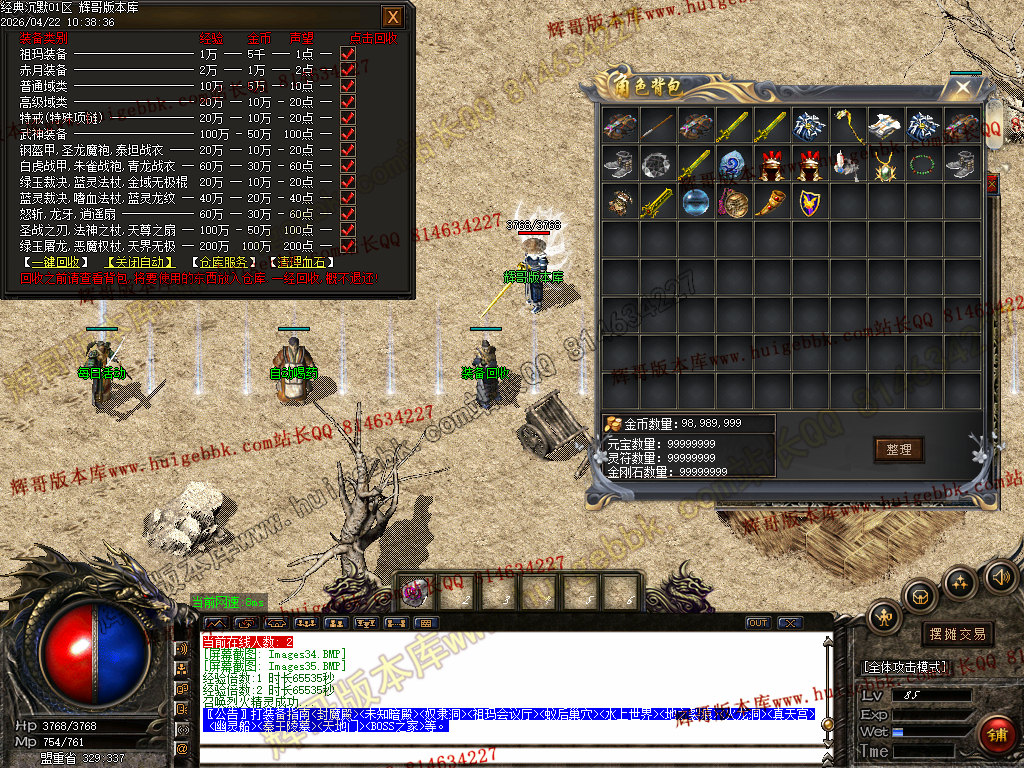Close the 角色背包 inventory window
Image resolution: width=1024 pixels, height=768 pixels.
pos(963,88)
